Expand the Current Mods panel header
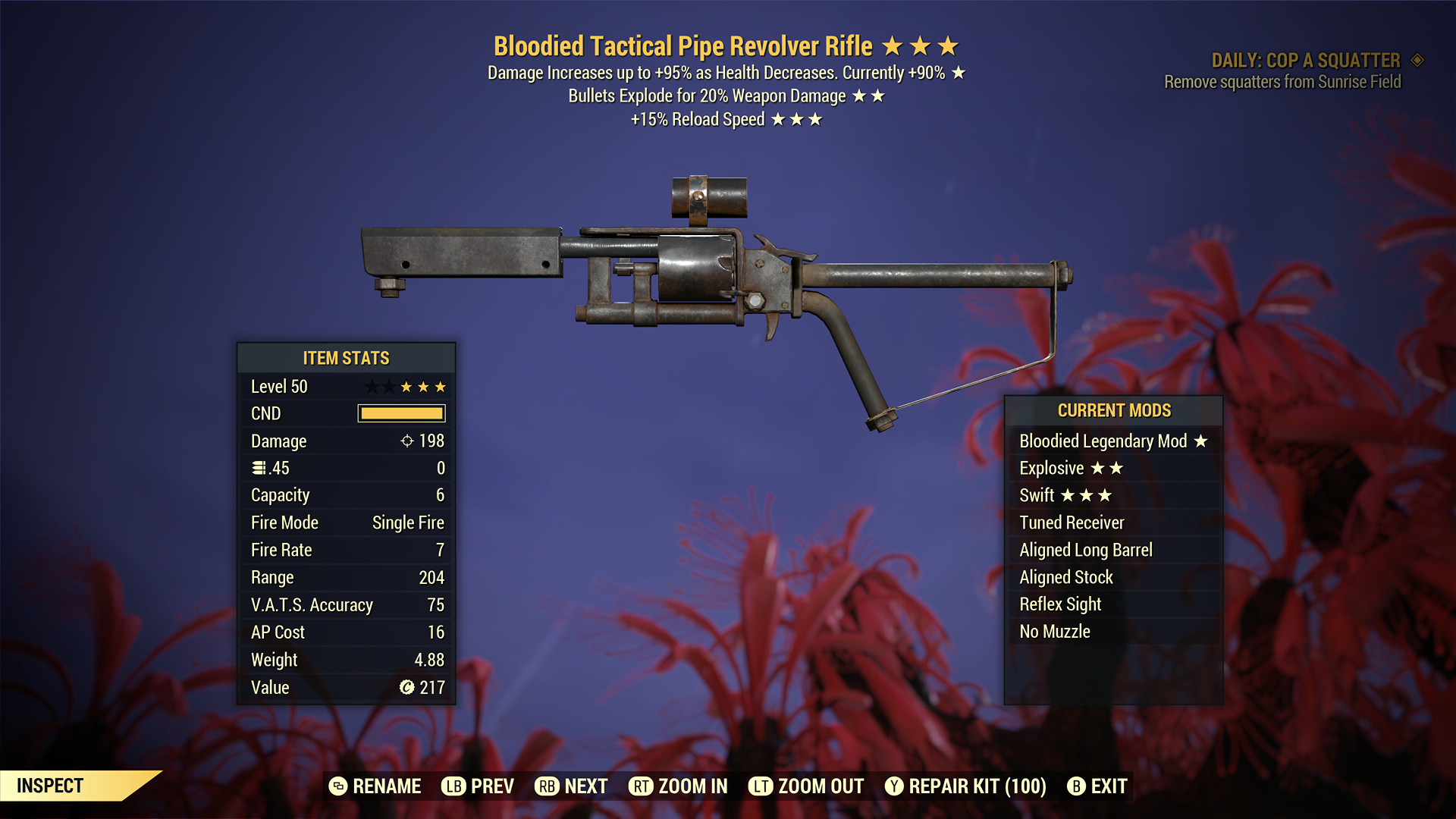1456x819 pixels. pyautogui.click(x=1114, y=410)
